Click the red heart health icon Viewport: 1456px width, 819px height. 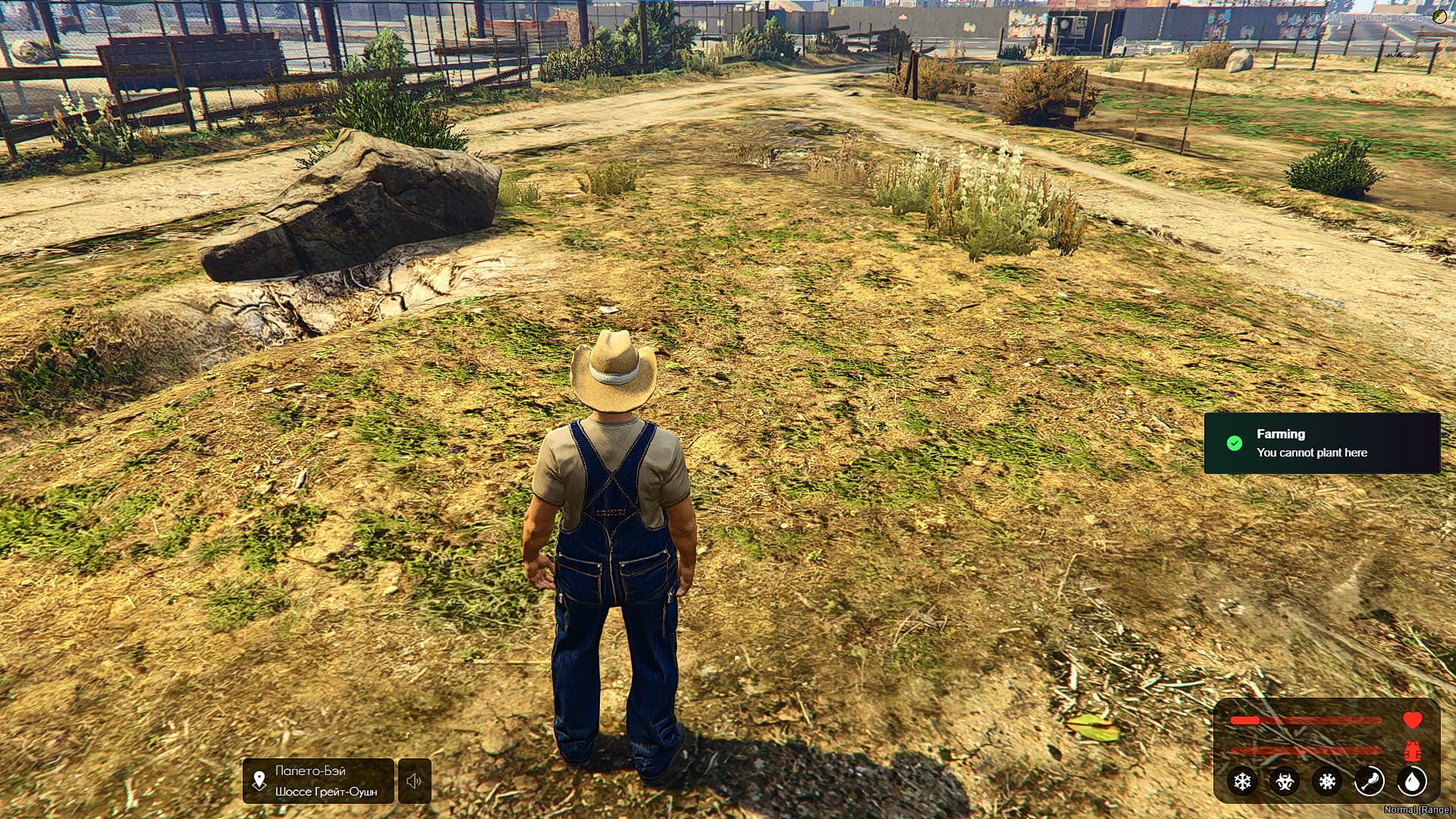1413,720
